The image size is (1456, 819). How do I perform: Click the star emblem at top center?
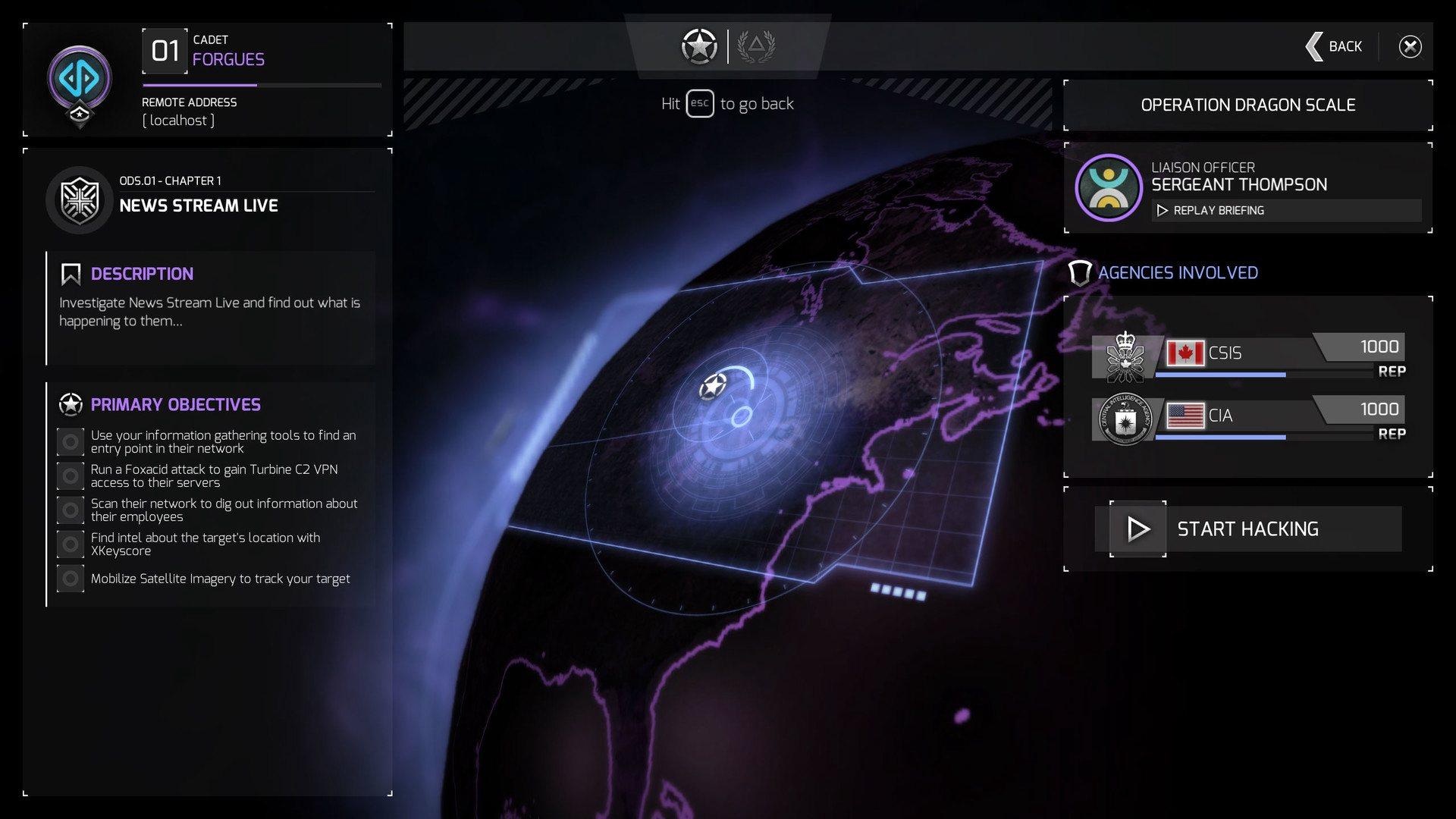[698, 45]
